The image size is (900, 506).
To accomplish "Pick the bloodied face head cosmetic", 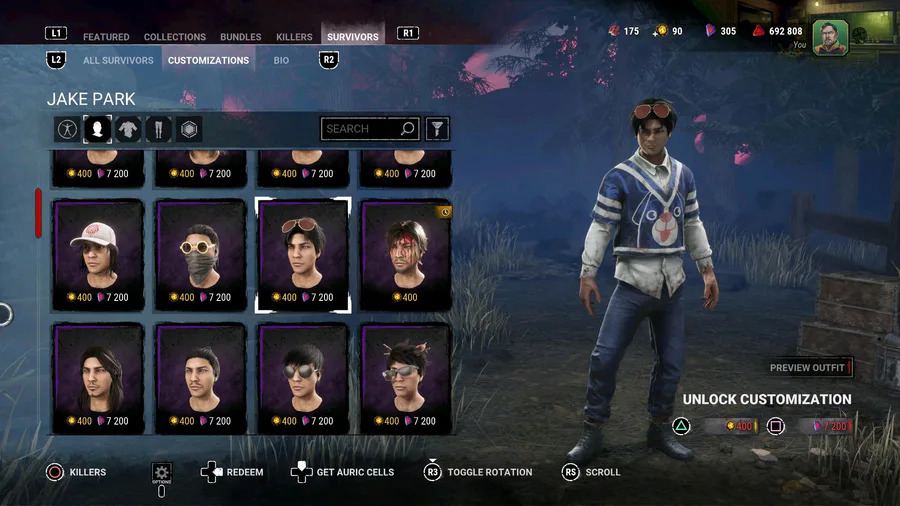I will (406, 254).
